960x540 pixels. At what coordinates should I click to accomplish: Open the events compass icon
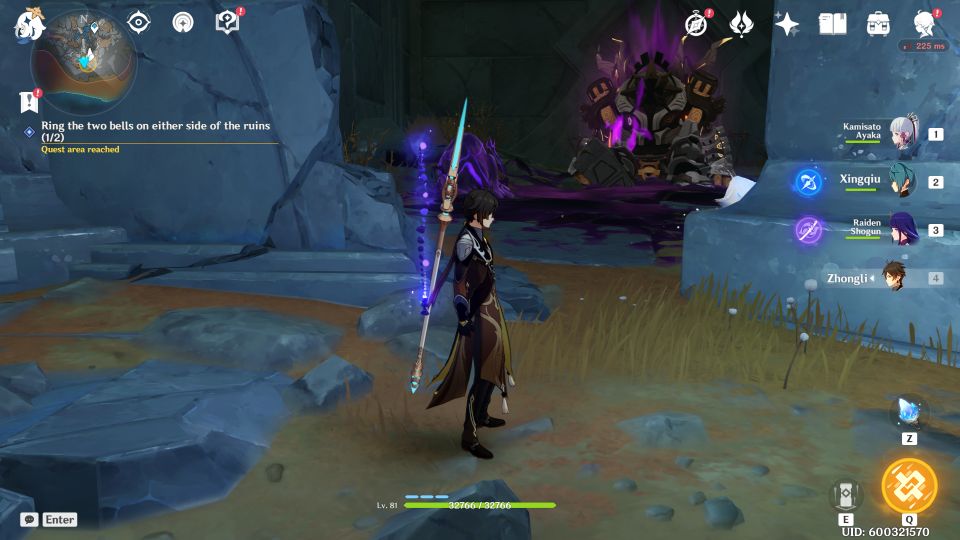pyautogui.click(x=697, y=24)
